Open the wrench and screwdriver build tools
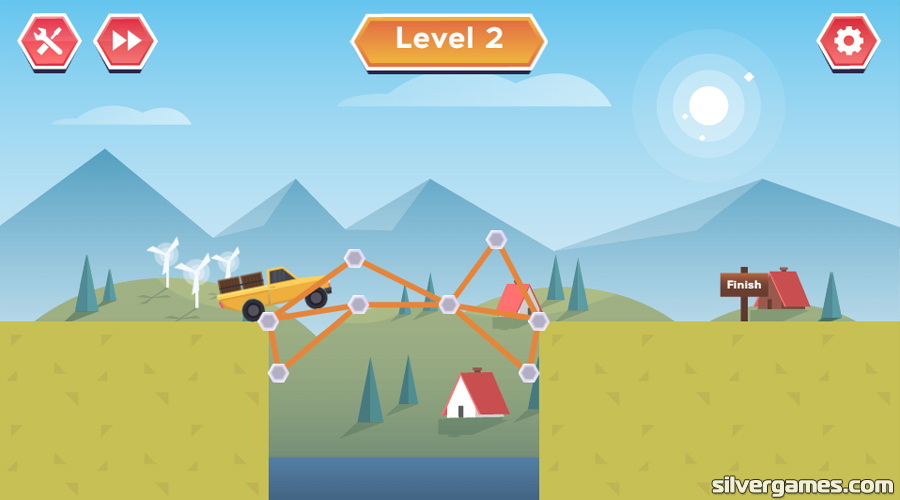Screen dimensions: 900x500 click(49, 41)
